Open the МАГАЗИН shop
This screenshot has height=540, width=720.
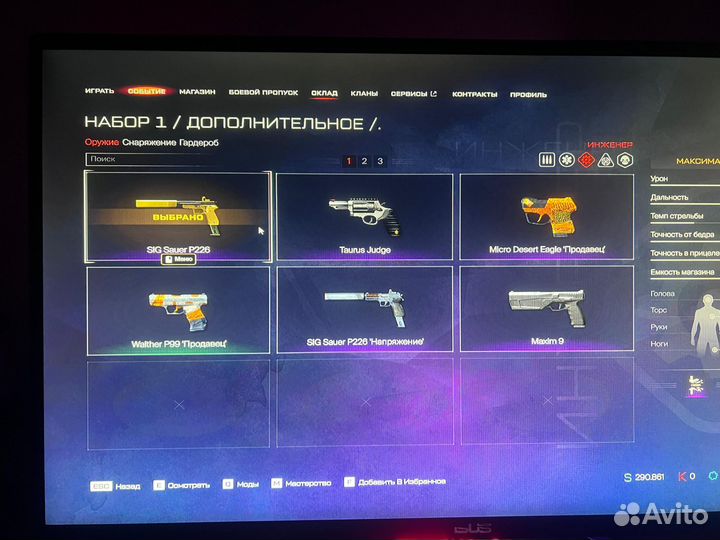coord(197,92)
